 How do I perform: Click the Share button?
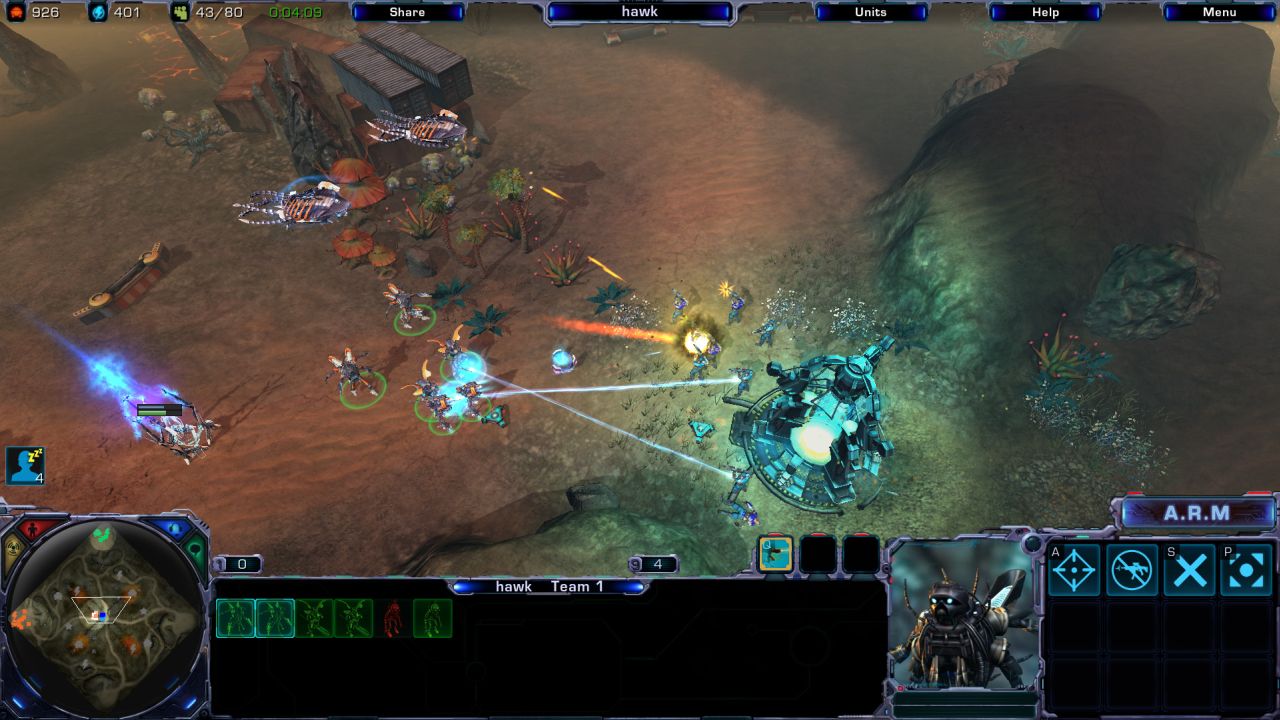pyautogui.click(x=407, y=12)
